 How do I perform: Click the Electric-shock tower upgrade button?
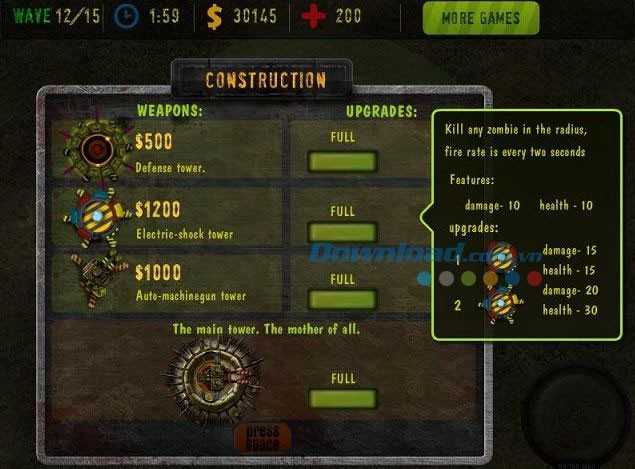(x=342, y=233)
